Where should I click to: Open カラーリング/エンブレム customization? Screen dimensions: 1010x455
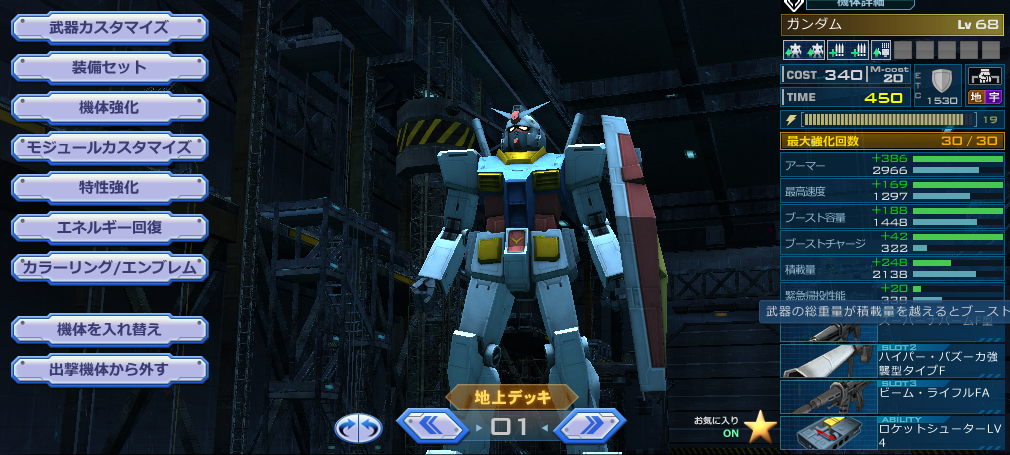(x=109, y=267)
